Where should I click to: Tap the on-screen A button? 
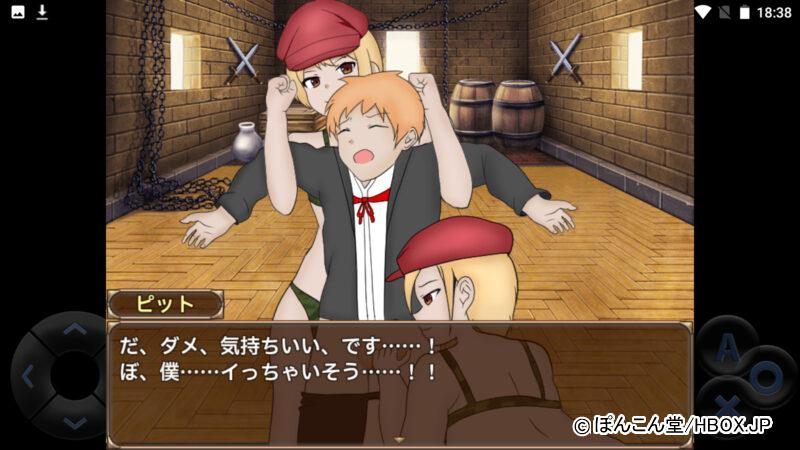[x=729, y=347]
